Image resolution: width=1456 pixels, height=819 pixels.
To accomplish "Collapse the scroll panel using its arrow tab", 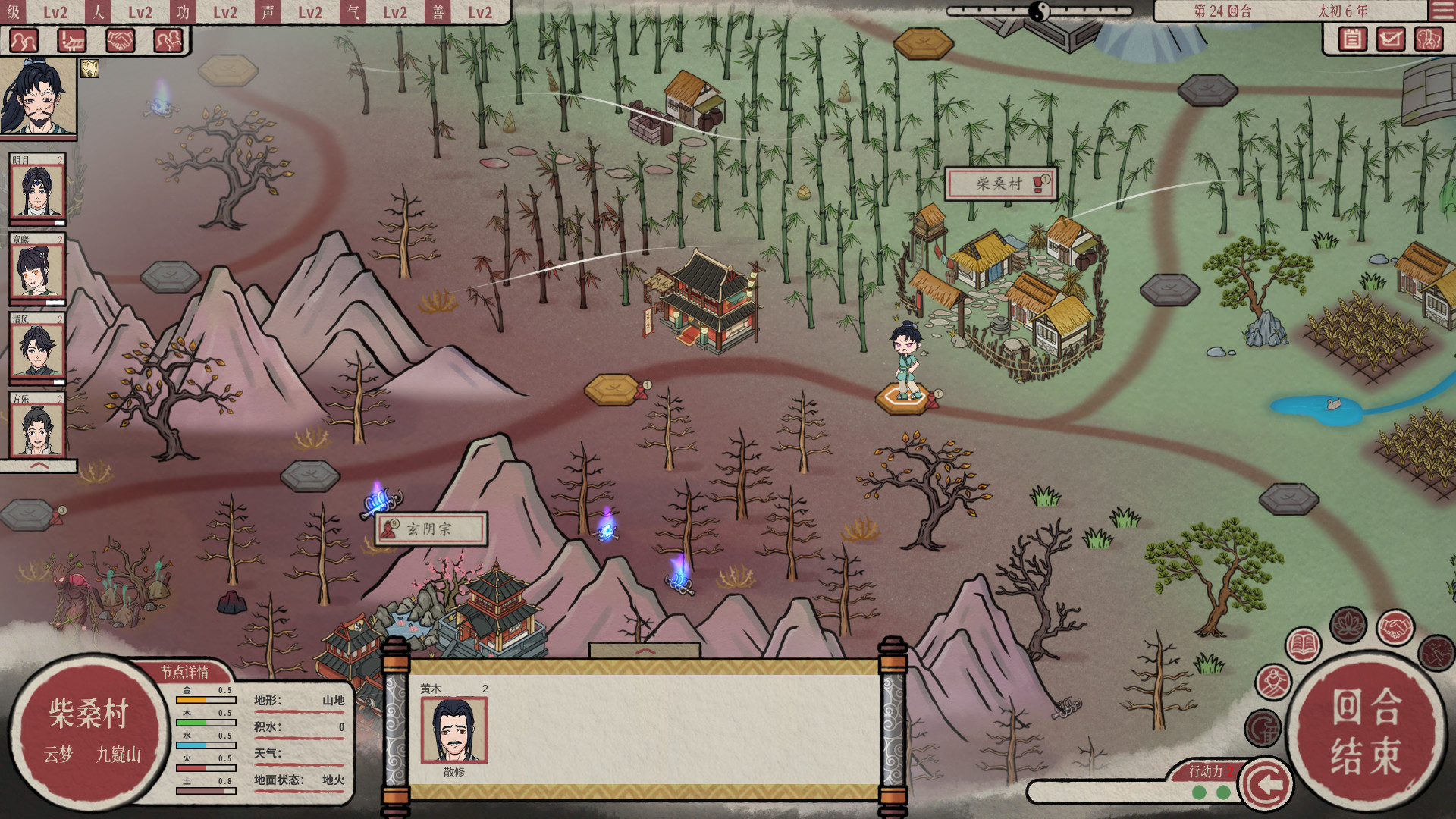I will click(x=645, y=651).
